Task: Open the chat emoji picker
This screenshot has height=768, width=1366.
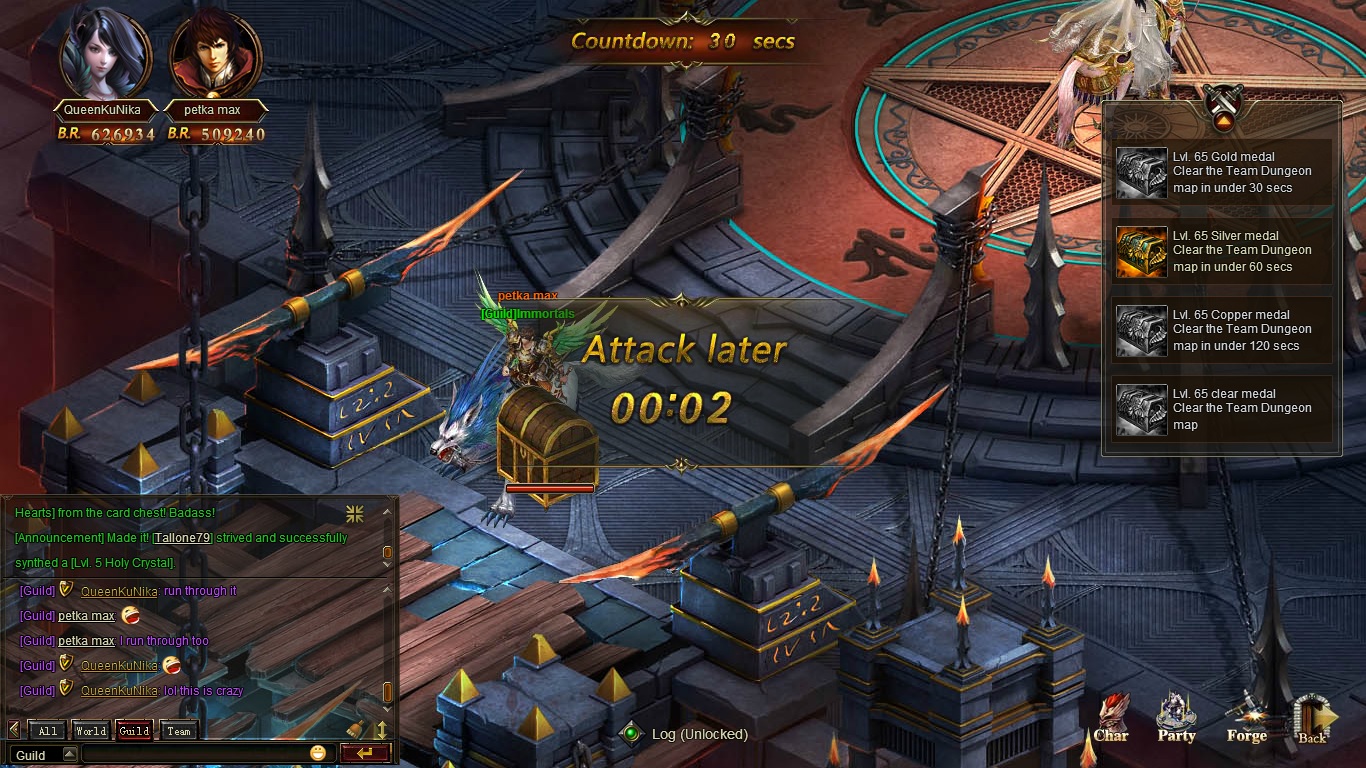Action: pyautogui.click(x=318, y=753)
